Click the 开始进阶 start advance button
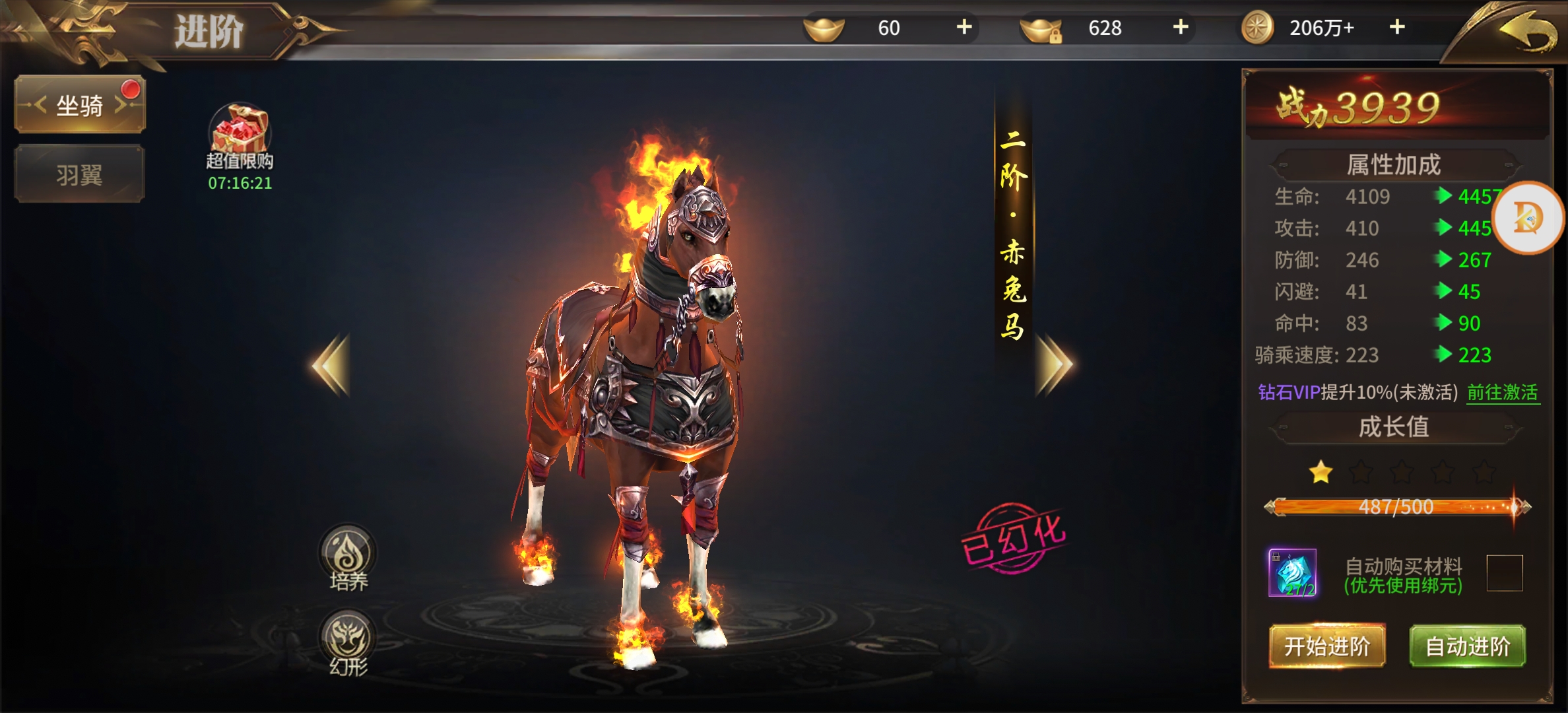 pyautogui.click(x=1327, y=646)
